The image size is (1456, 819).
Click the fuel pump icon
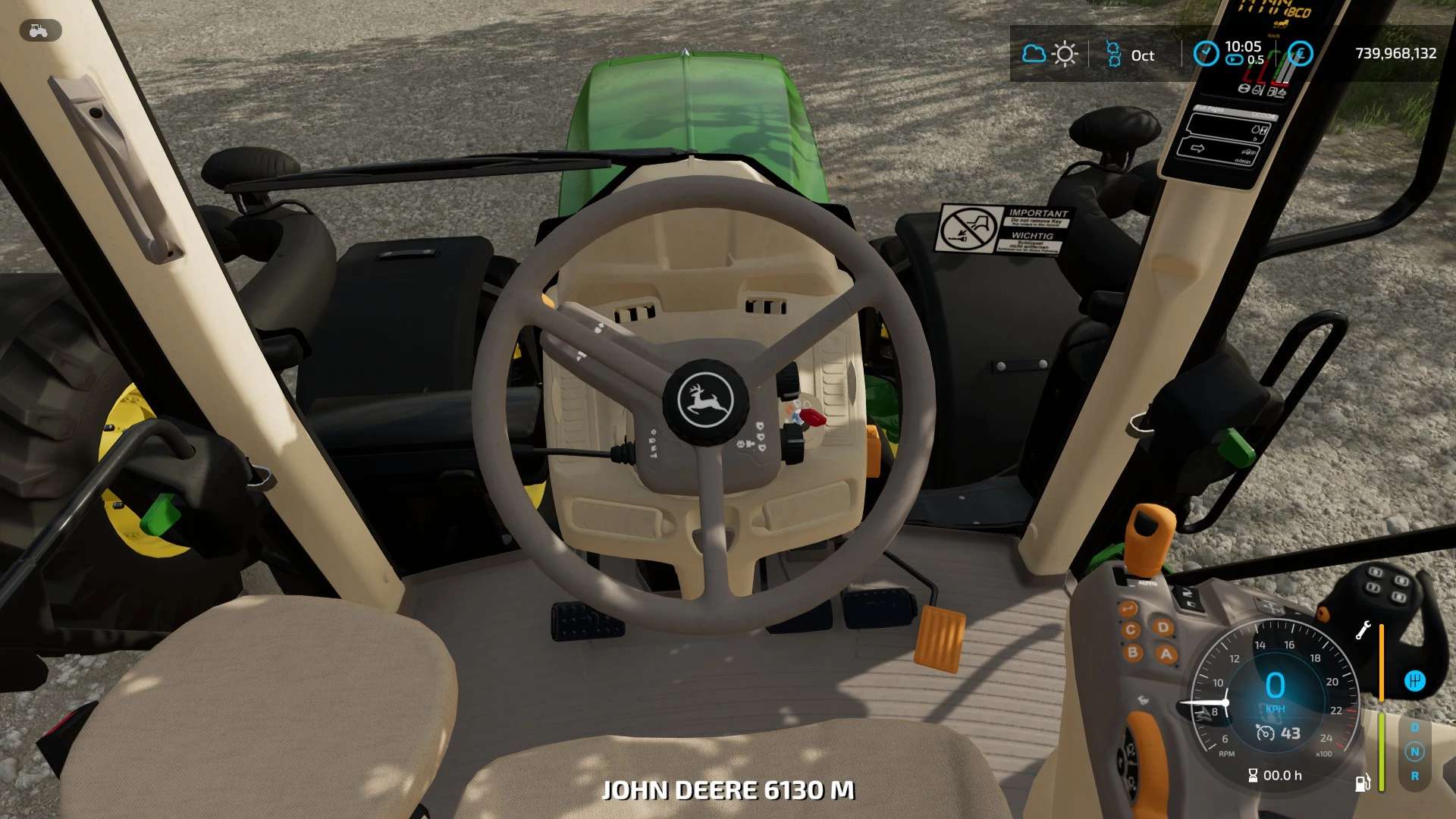[x=1363, y=783]
